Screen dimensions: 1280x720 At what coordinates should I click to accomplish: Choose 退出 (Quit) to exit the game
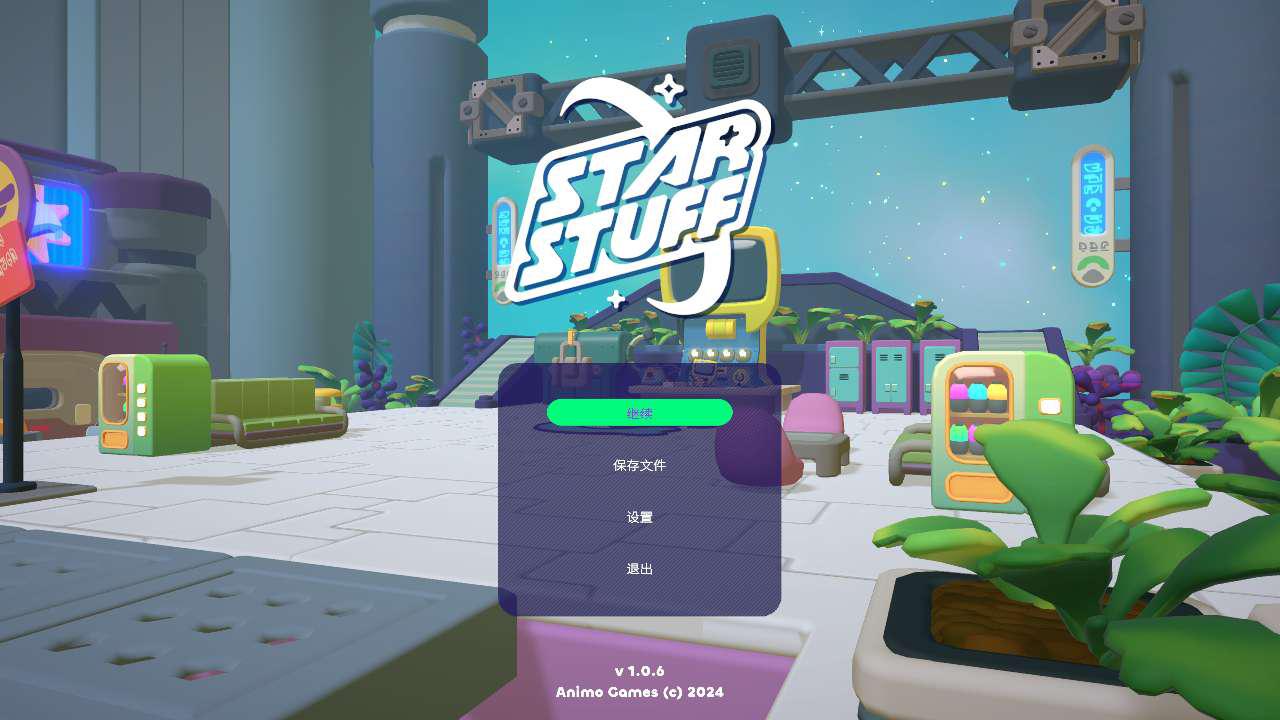(639, 569)
